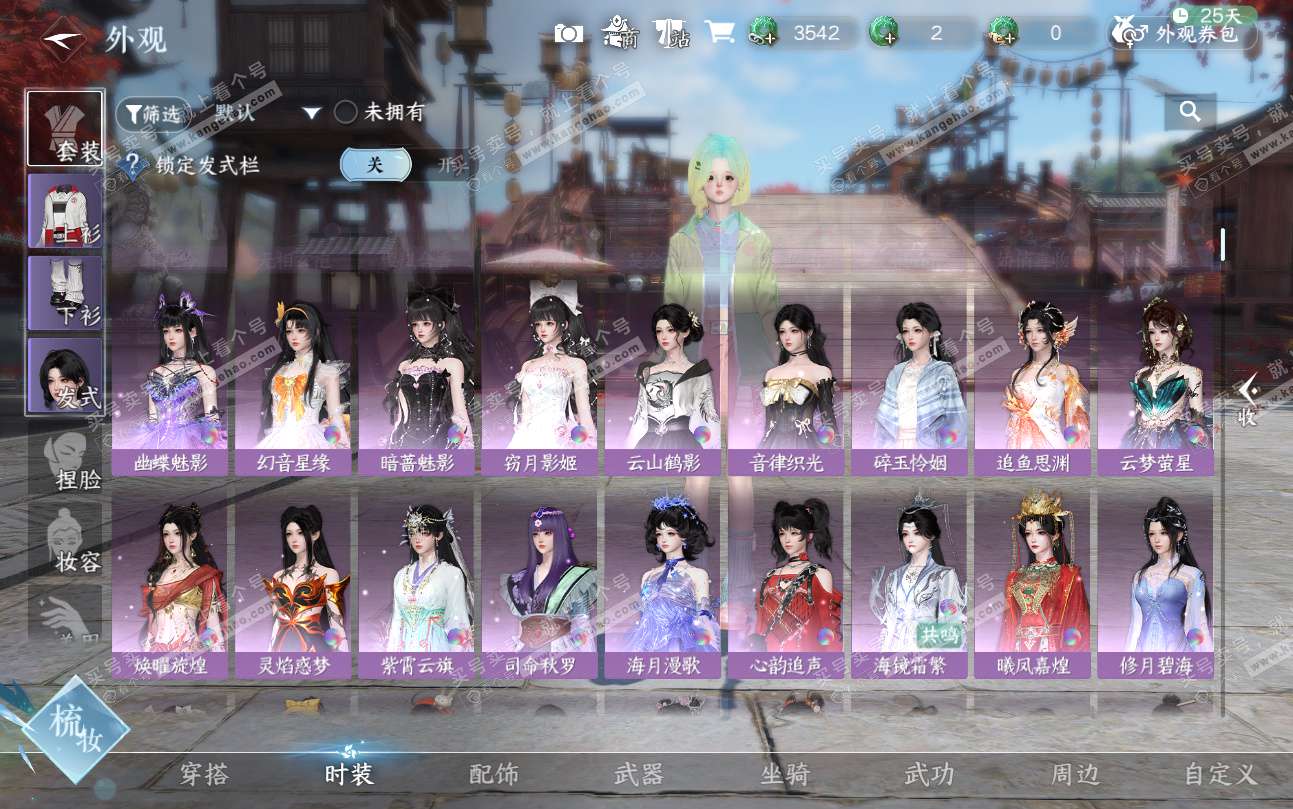Toggle the 锁定发式栏 switch
This screenshot has width=1293, height=809.
376,165
